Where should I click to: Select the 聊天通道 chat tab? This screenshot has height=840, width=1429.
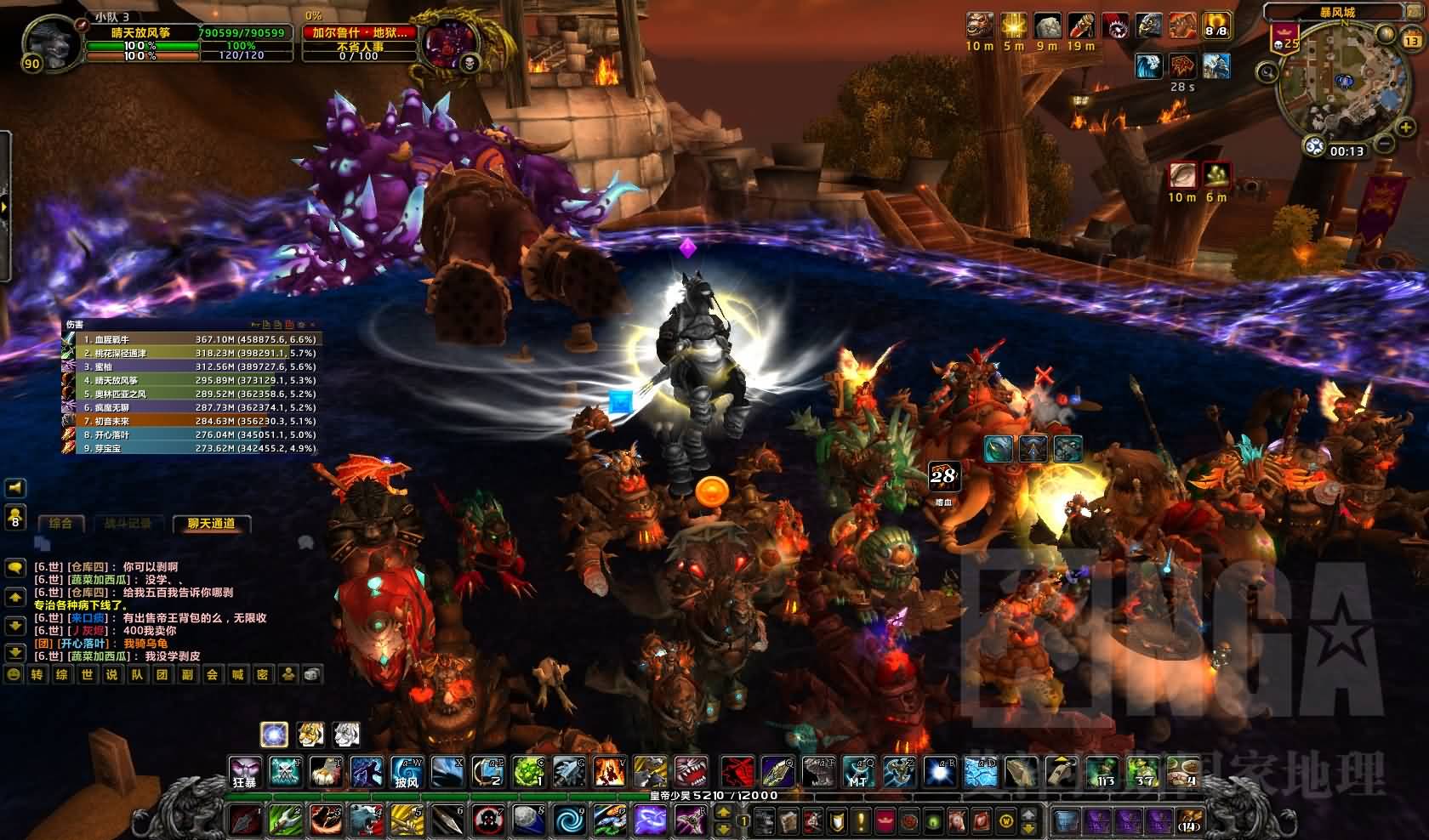pos(211,524)
